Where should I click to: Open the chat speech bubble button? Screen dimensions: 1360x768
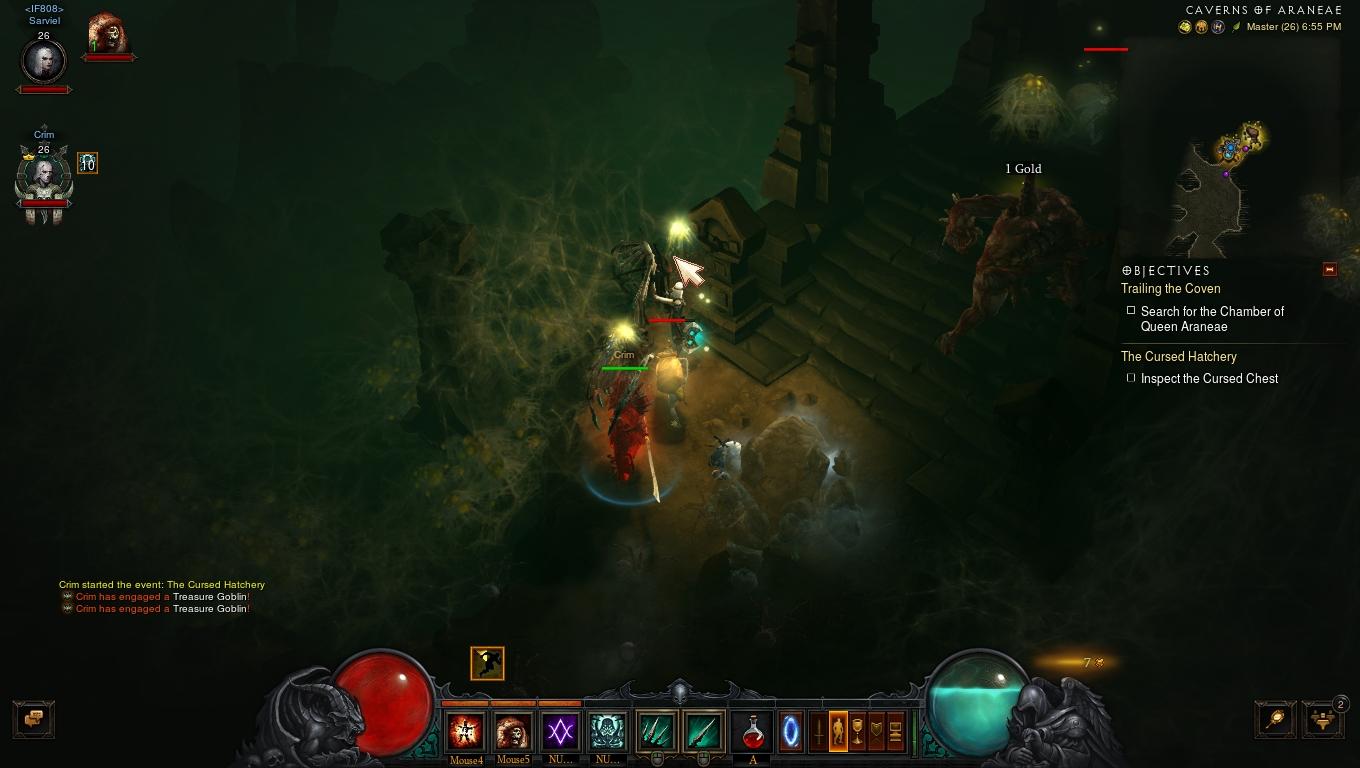(34, 718)
